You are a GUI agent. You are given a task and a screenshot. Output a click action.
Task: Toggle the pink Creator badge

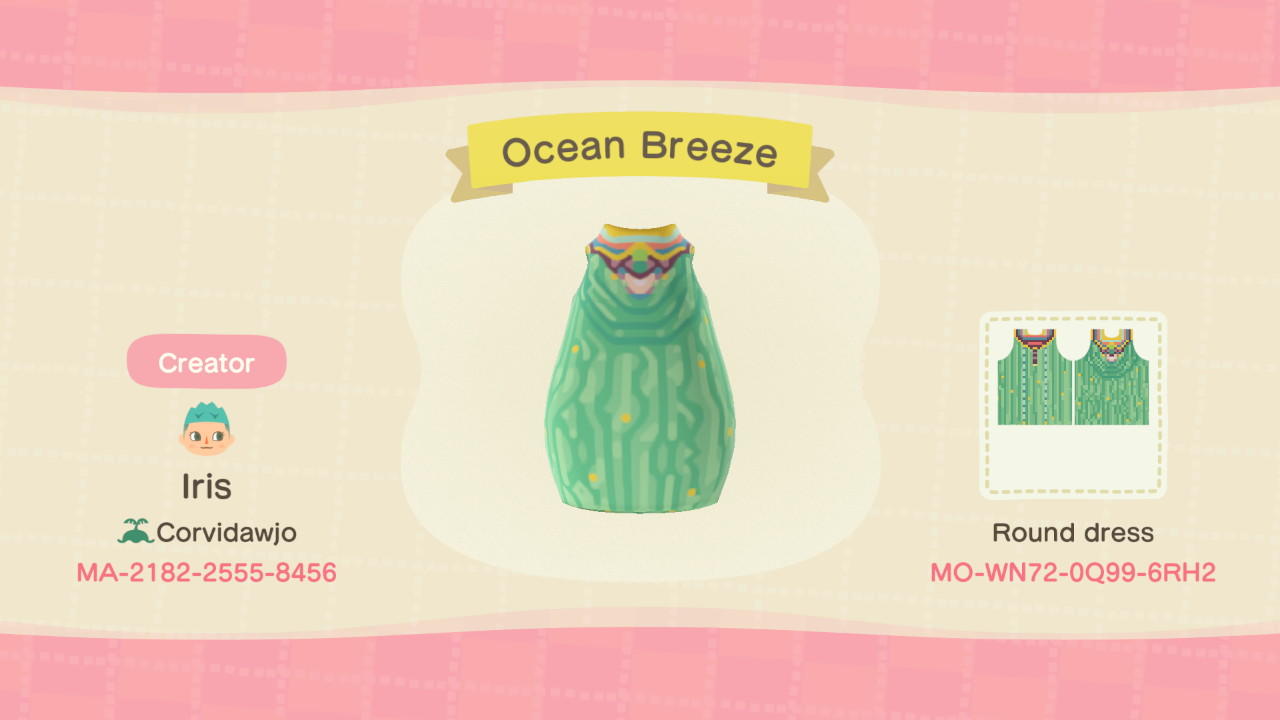(205, 361)
